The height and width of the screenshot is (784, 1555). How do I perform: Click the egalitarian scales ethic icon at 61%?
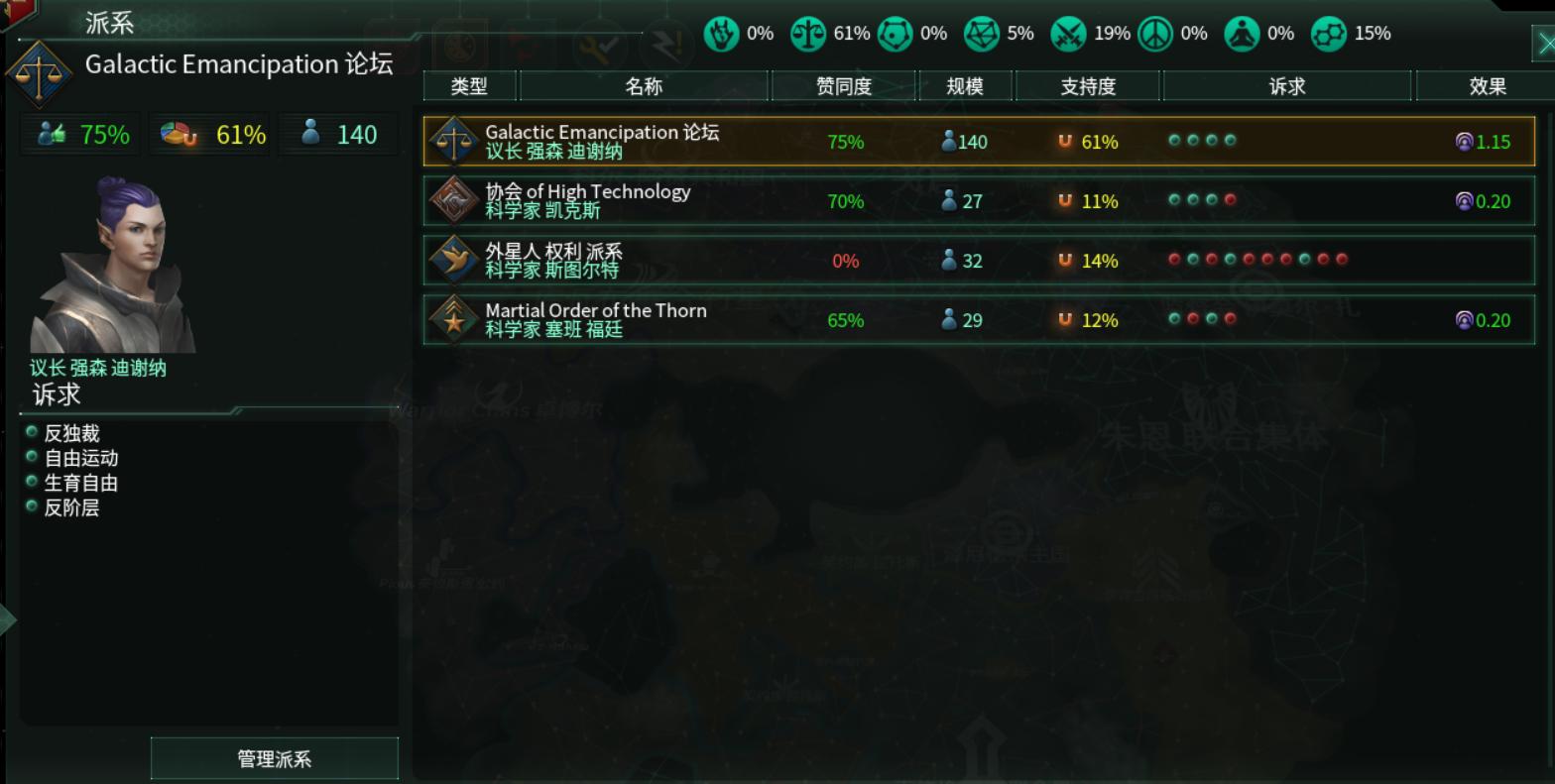pos(807,34)
